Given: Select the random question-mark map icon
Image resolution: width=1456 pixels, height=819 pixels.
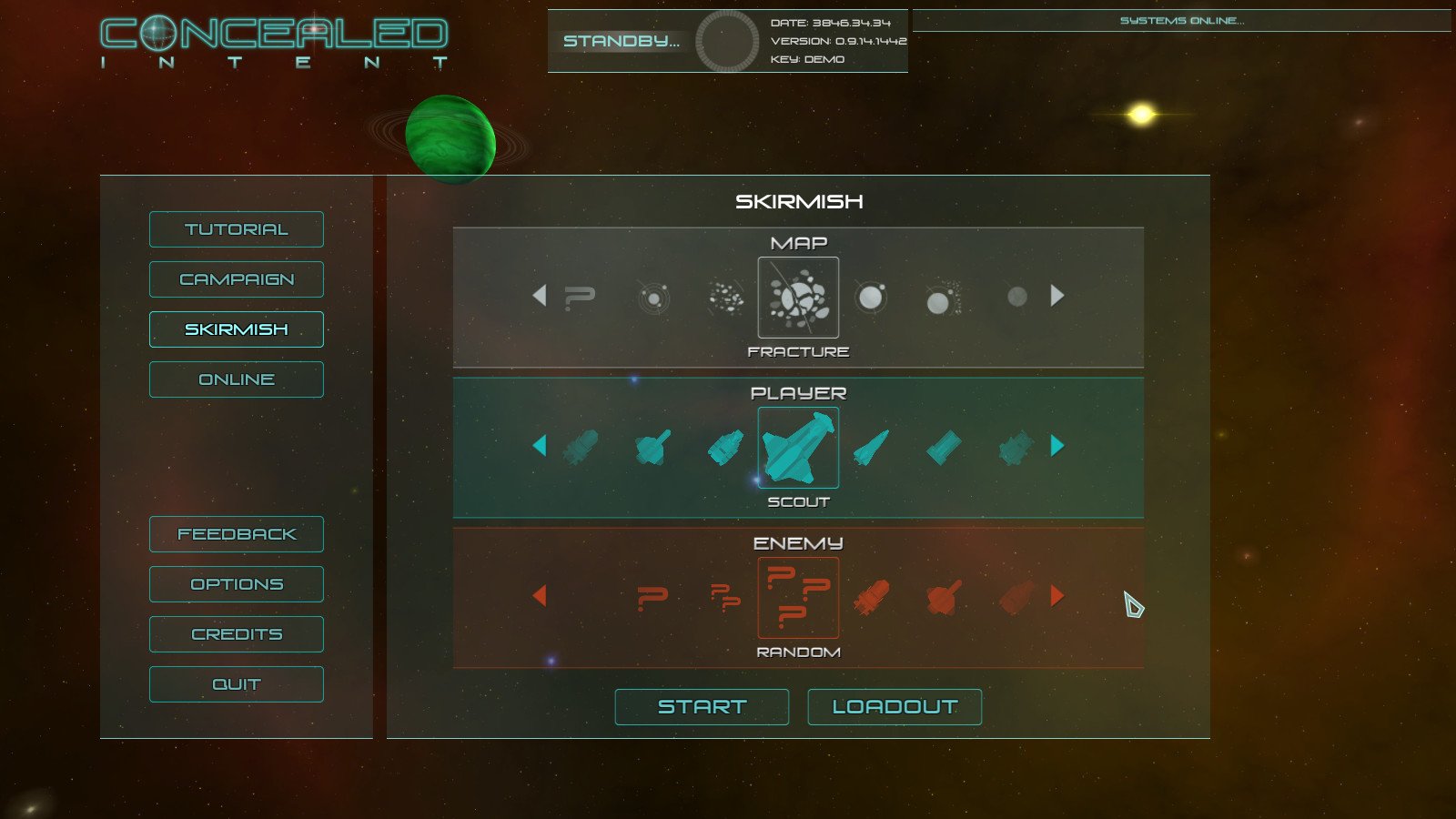Looking at the screenshot, I should [x=580, y=296].
